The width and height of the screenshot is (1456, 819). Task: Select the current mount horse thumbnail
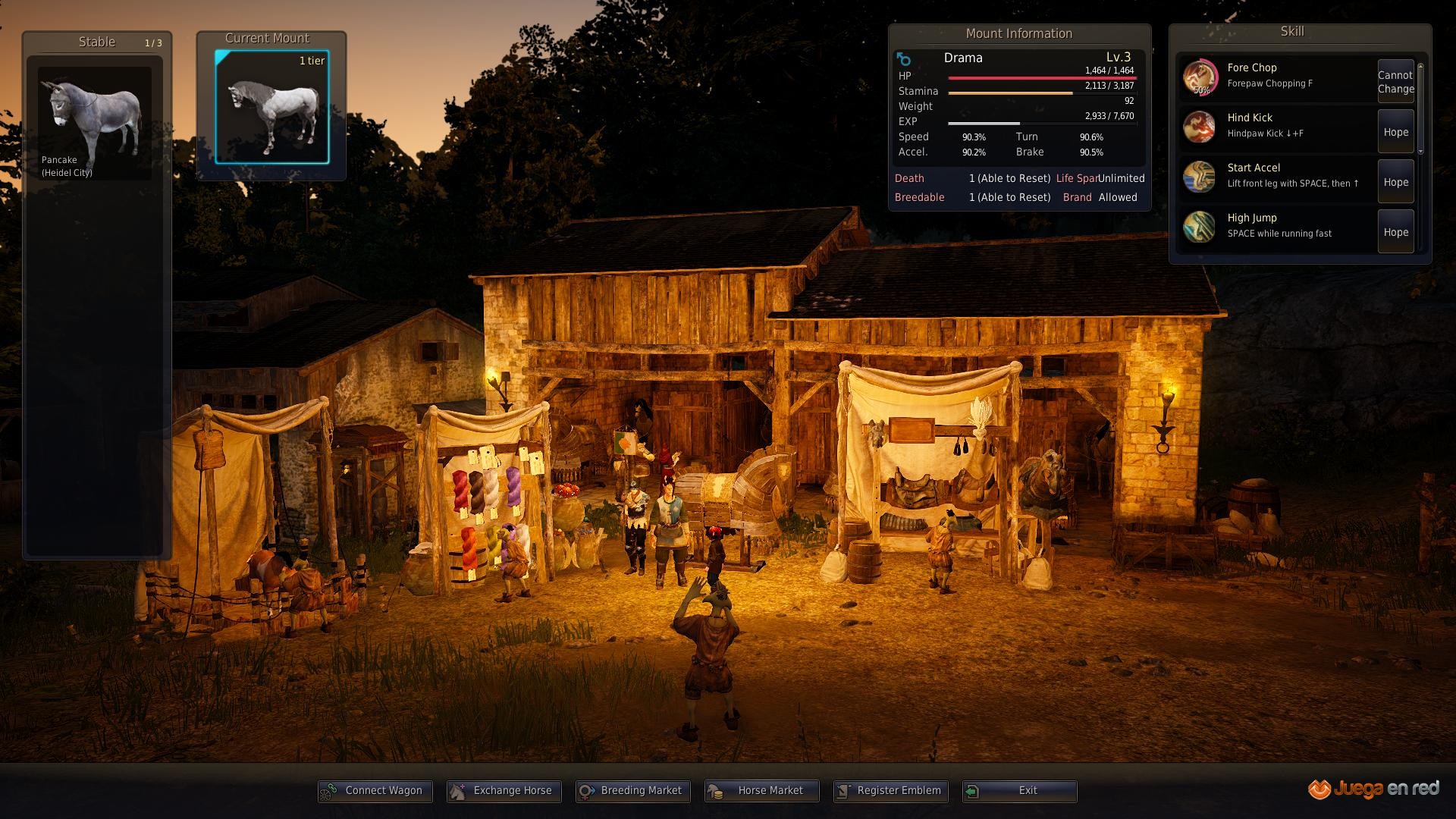click(272, 107)
